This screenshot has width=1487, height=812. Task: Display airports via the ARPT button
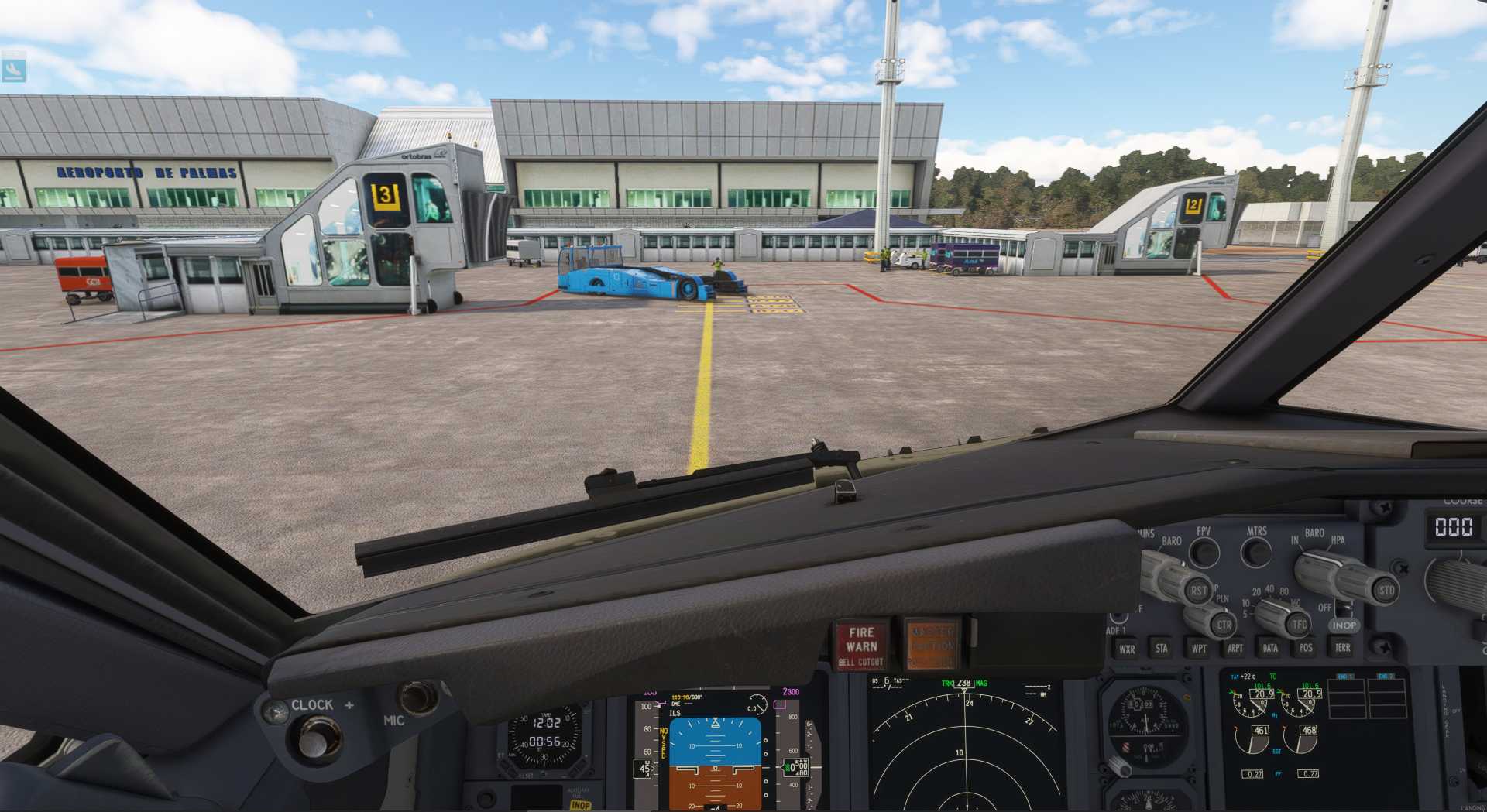[x=1235, y=648]
